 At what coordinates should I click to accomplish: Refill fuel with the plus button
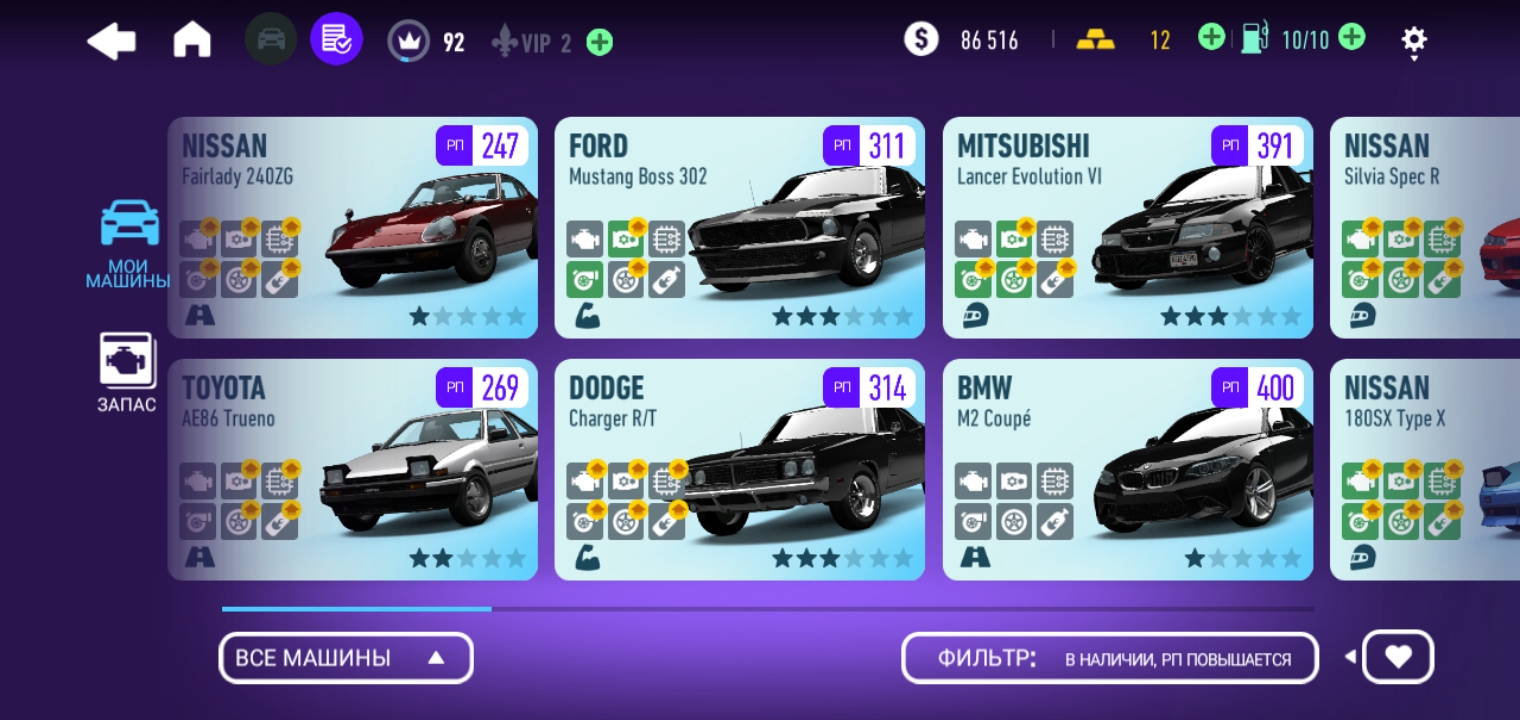[x=1351, y=39]
